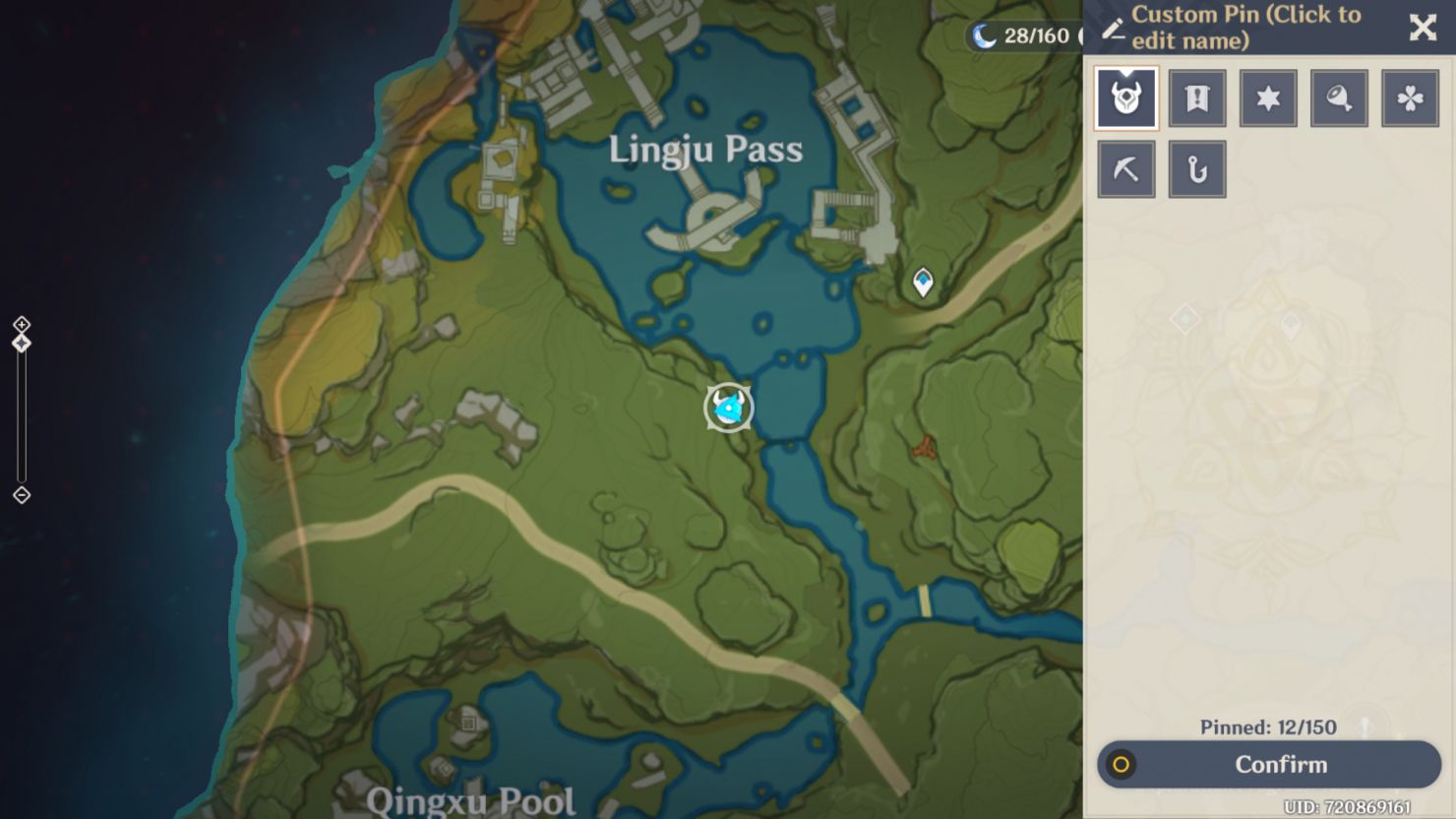The height and width of the screenshot is (819, 1456).
Task: Select the meat pin icon
Action: click(x=1338, y=97)
